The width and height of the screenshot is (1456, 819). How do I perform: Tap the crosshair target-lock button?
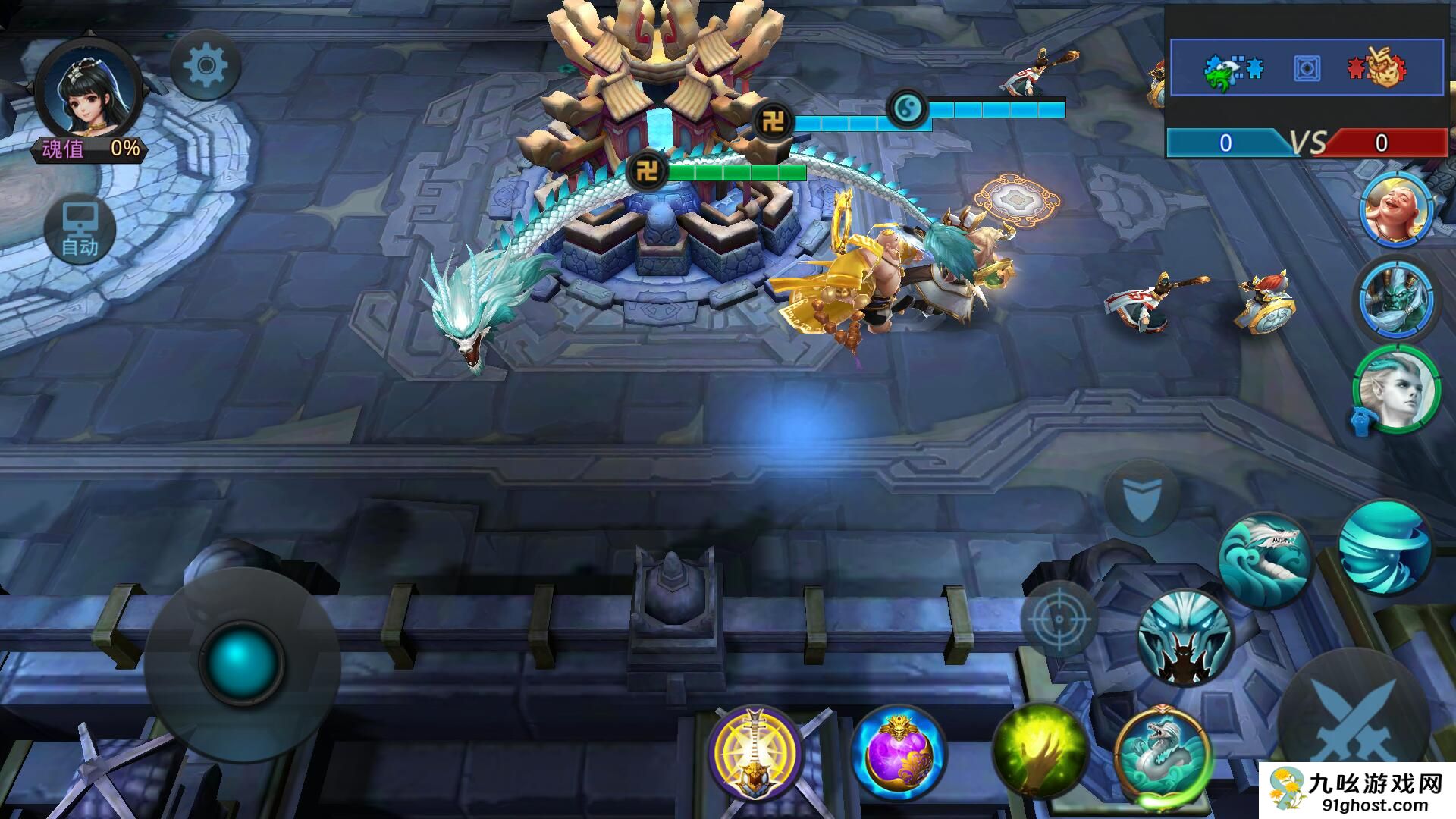click(x=1059, y=619)
